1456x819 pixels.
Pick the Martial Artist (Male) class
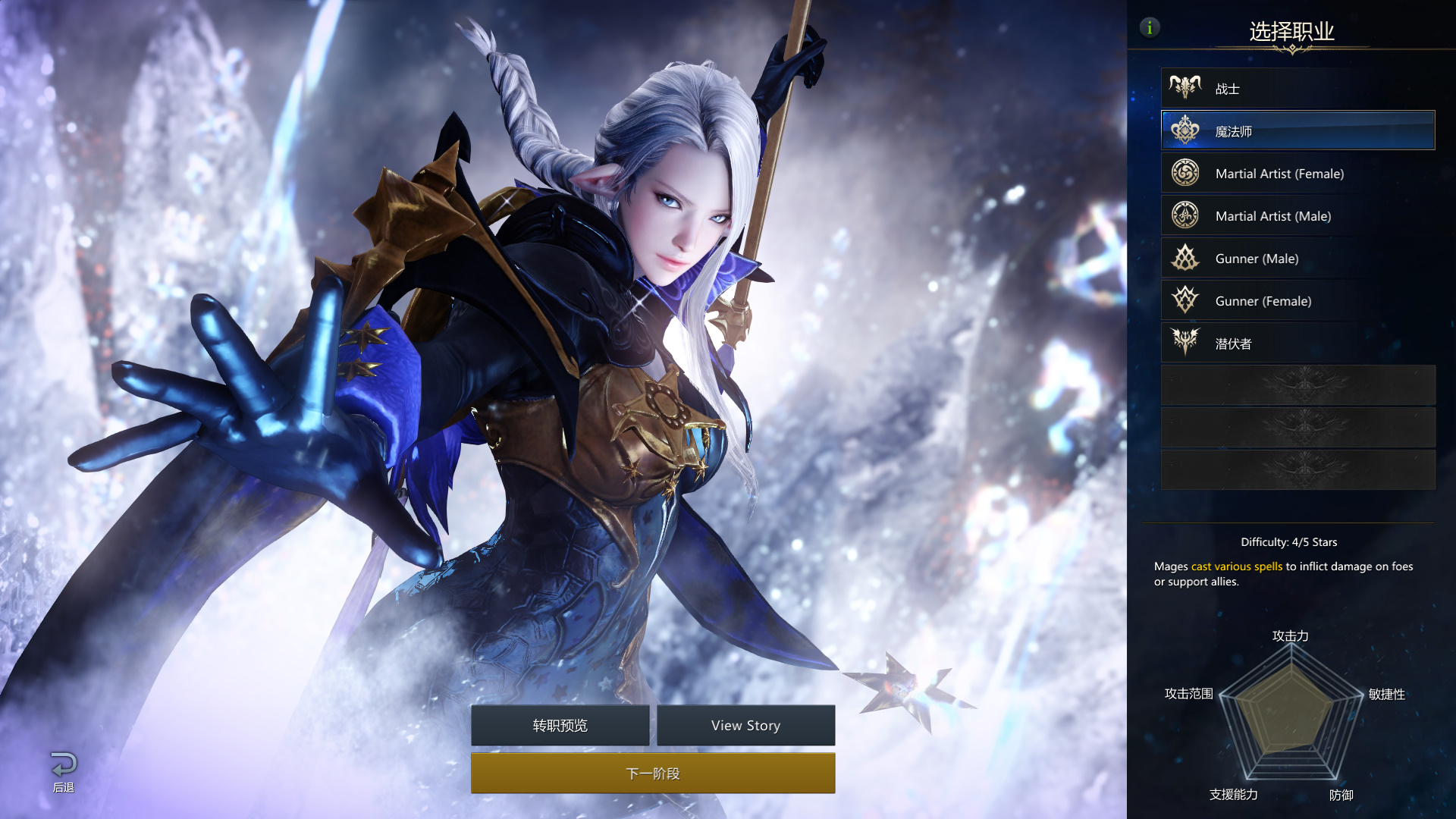pos(1297,216)
